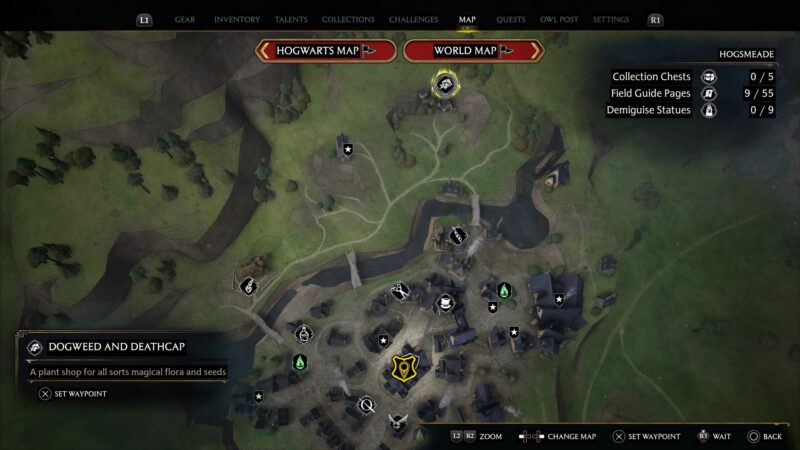Choose the top hat shop marker

point(445,302)
